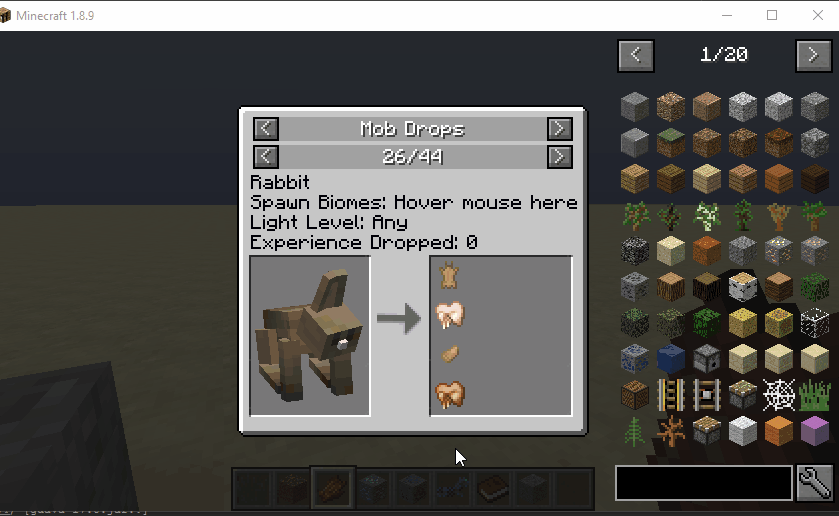Pick the cobweb in the item list
Viewport: 839px width, 516px height.
point(778,395)
